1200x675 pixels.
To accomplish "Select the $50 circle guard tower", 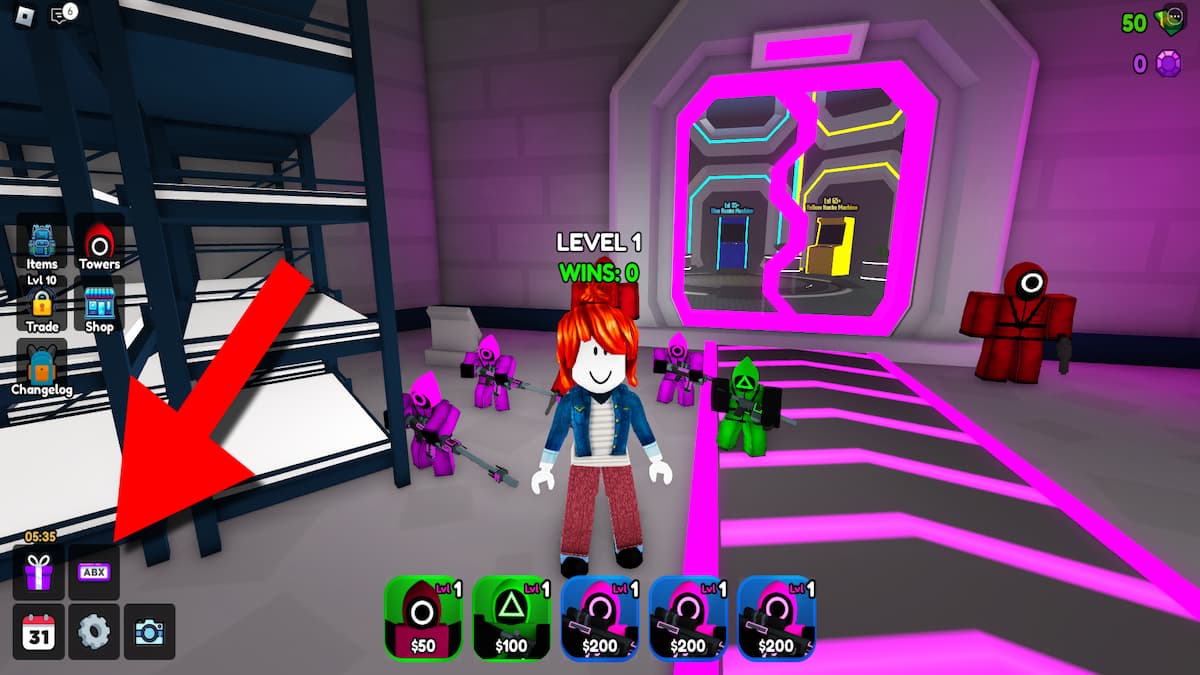I will tap(423, 618).
